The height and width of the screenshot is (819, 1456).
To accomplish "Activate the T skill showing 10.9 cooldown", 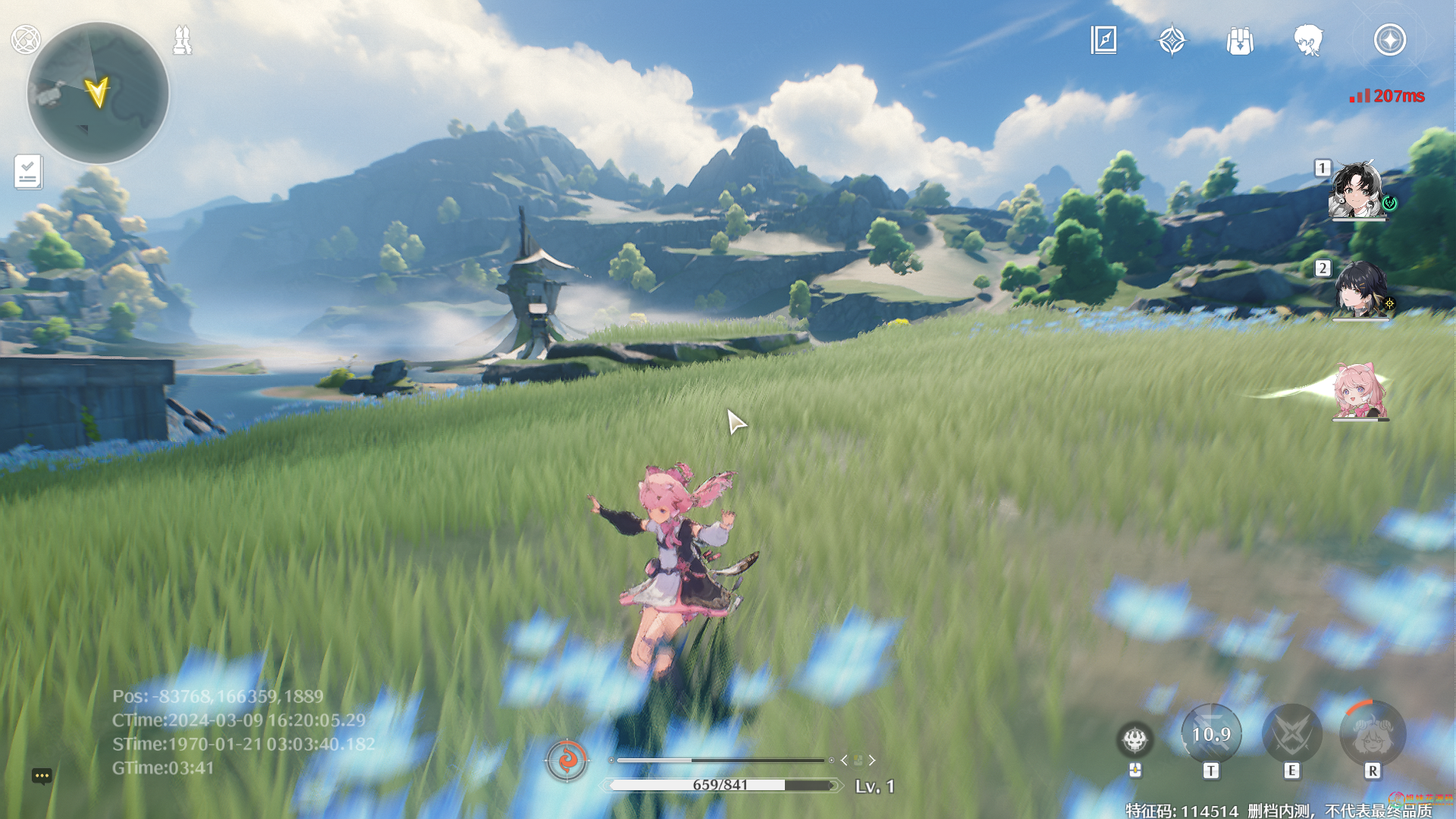I will (1211, 734).
